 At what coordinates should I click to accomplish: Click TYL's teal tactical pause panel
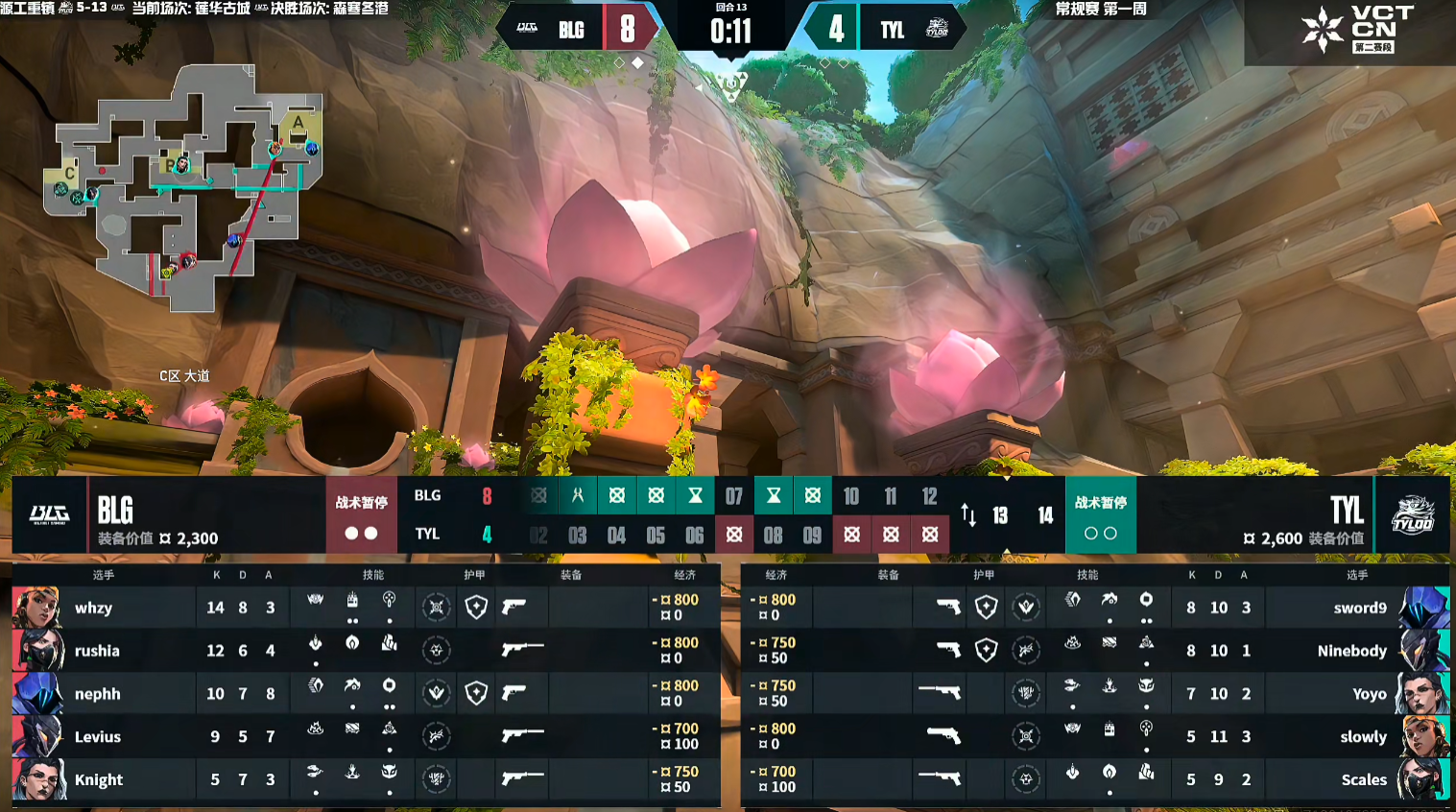[1100, 515]
